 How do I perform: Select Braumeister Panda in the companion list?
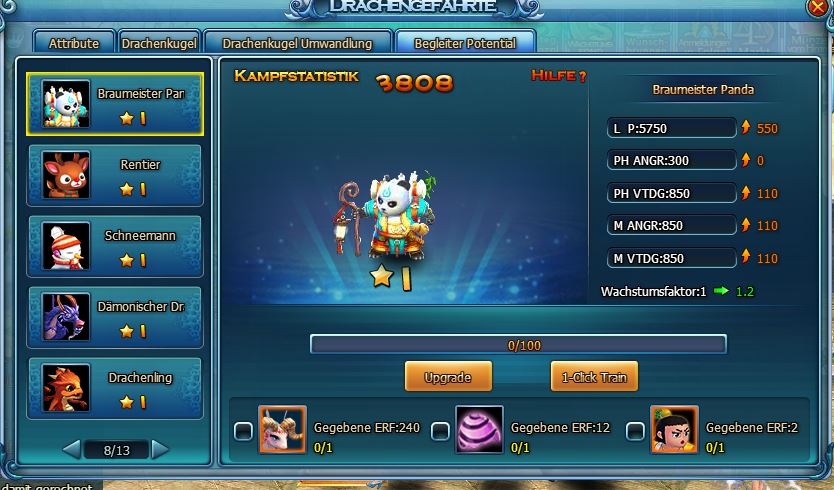(115, 104)
